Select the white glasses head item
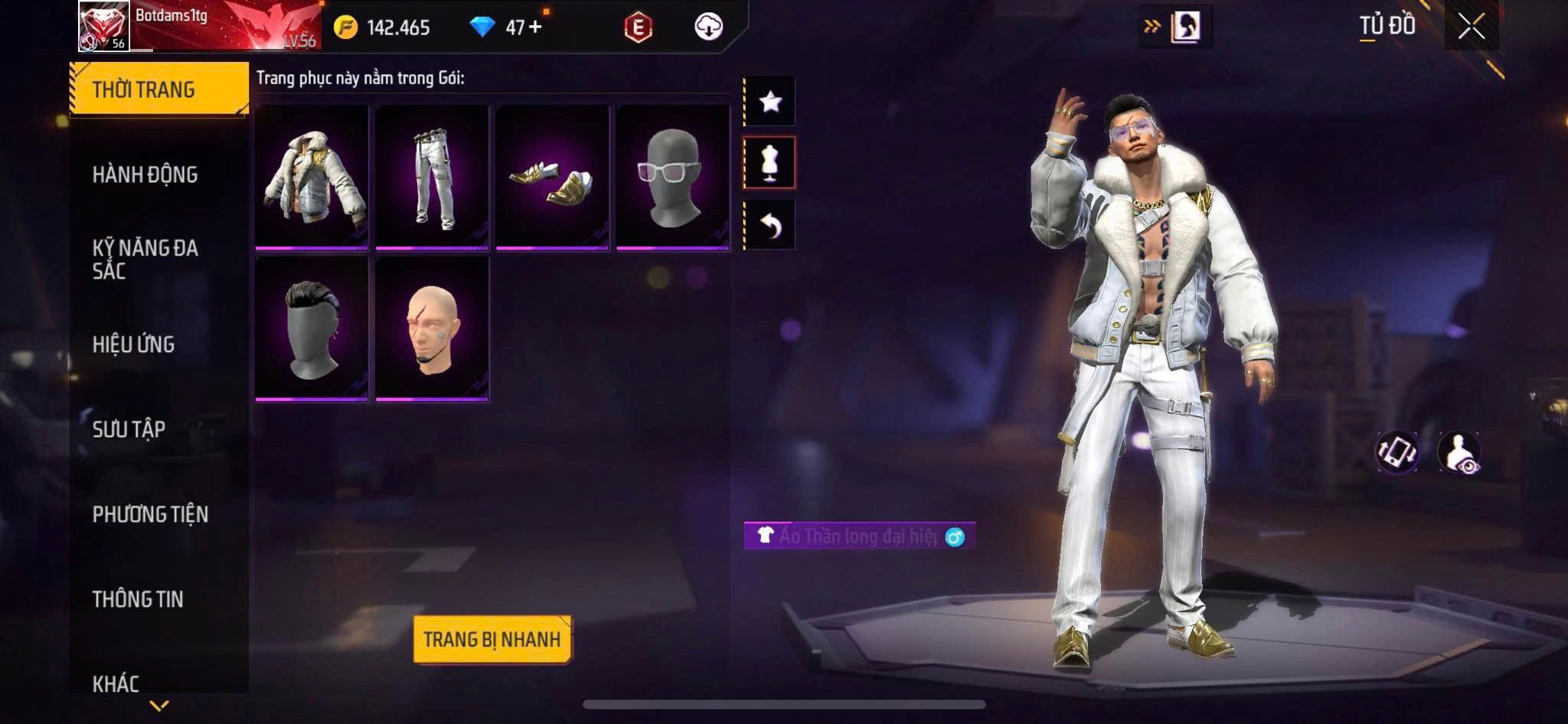The height and width of the screenshot is (724, 1568). click(672, 177)
